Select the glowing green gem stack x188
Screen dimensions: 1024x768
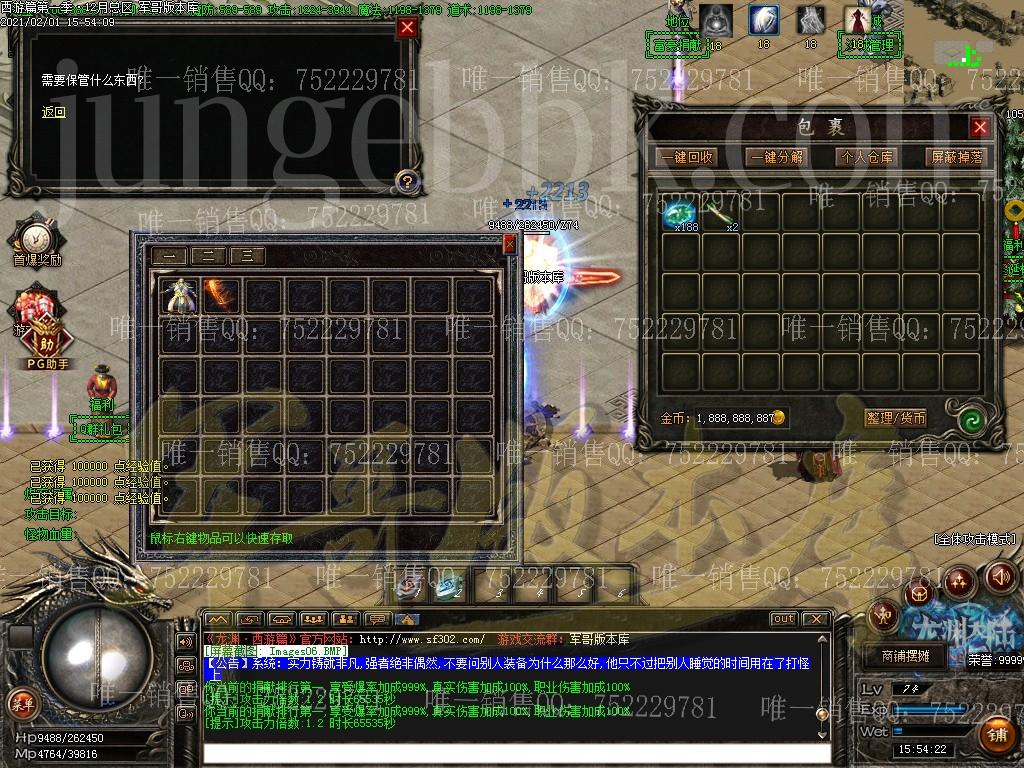681,212
